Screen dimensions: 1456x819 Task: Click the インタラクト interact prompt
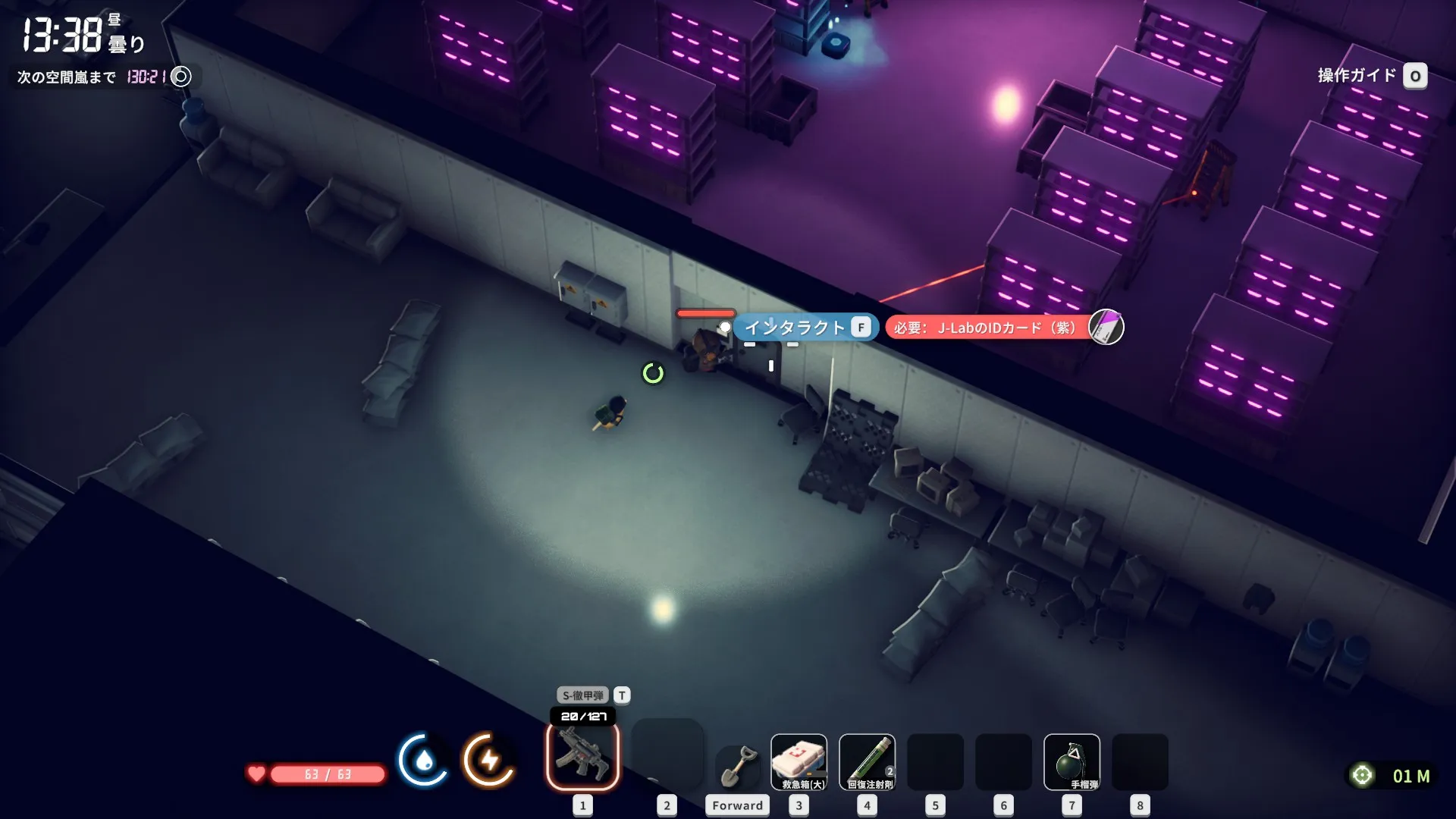(805, 328)
